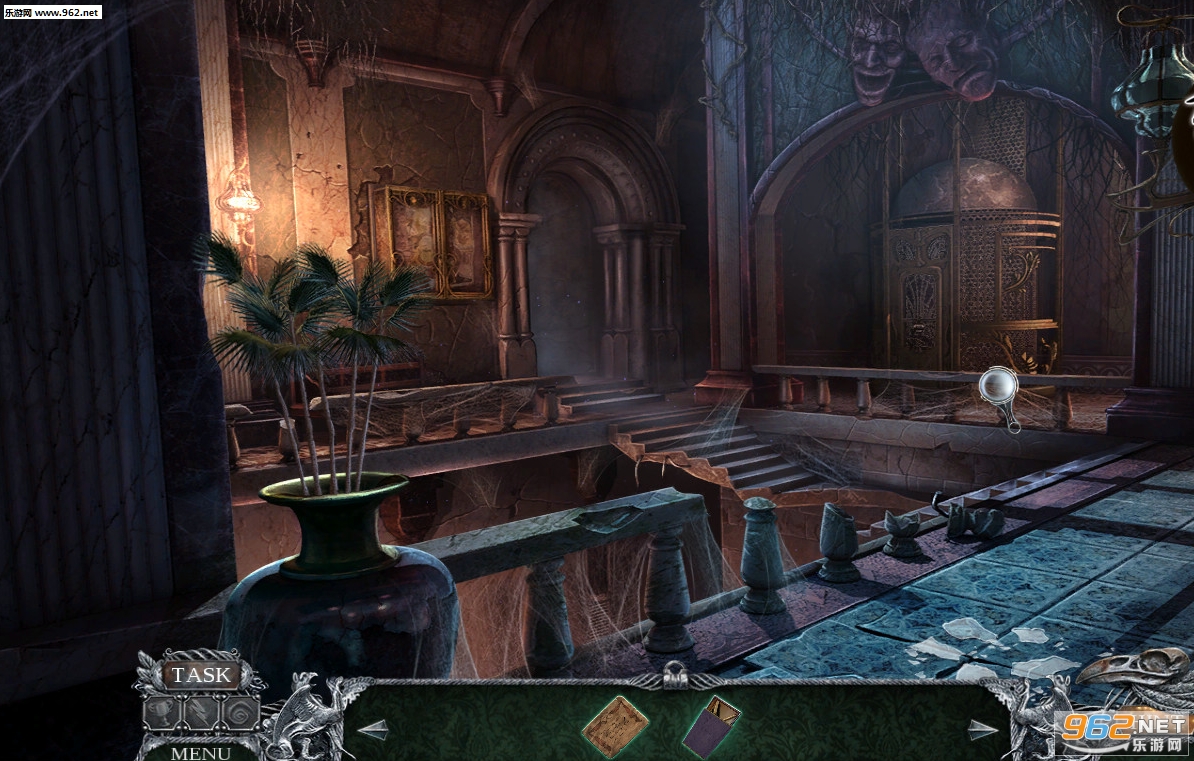Select the matchbox item in inventory
The height and width of the screenshot is (761, 1194).
[x=712, y=727]
